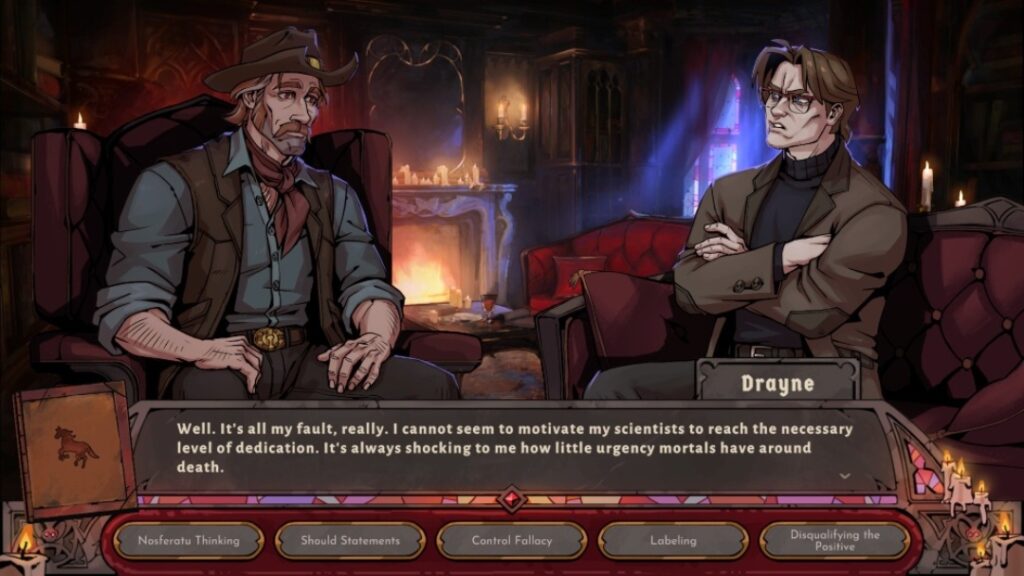Viewport: 1024px width, 576px height.
Task: Pick the Control Fallacy answer
Action: point(511,541)
